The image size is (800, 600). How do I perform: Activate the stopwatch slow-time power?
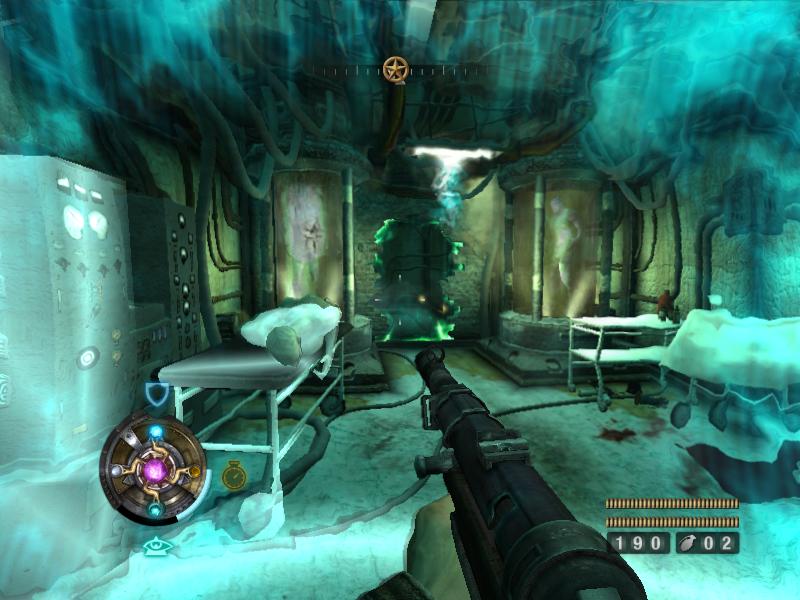point(233,473)
